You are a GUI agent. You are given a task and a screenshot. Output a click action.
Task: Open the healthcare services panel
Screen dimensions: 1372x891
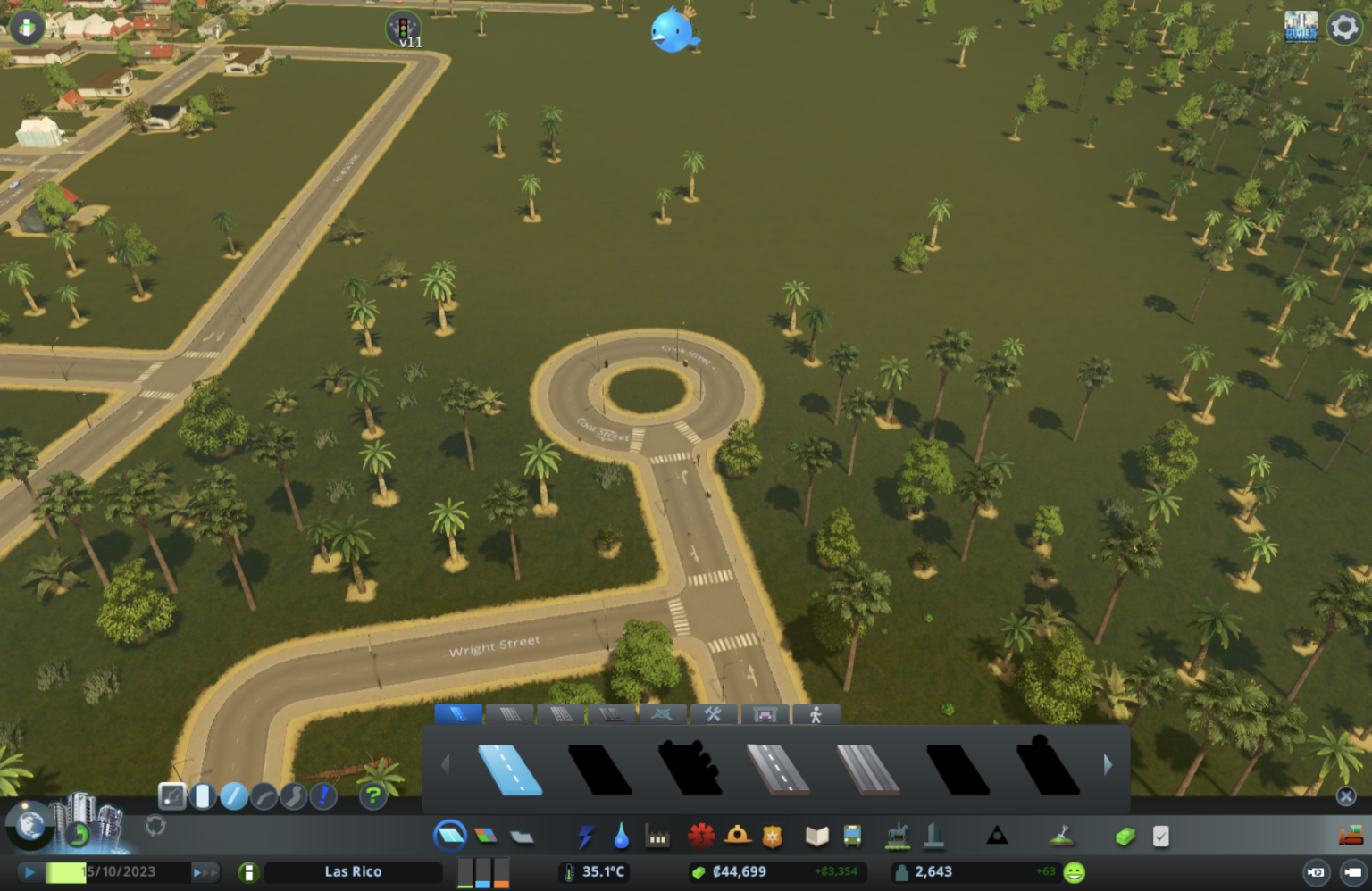[x=703, y=835]
